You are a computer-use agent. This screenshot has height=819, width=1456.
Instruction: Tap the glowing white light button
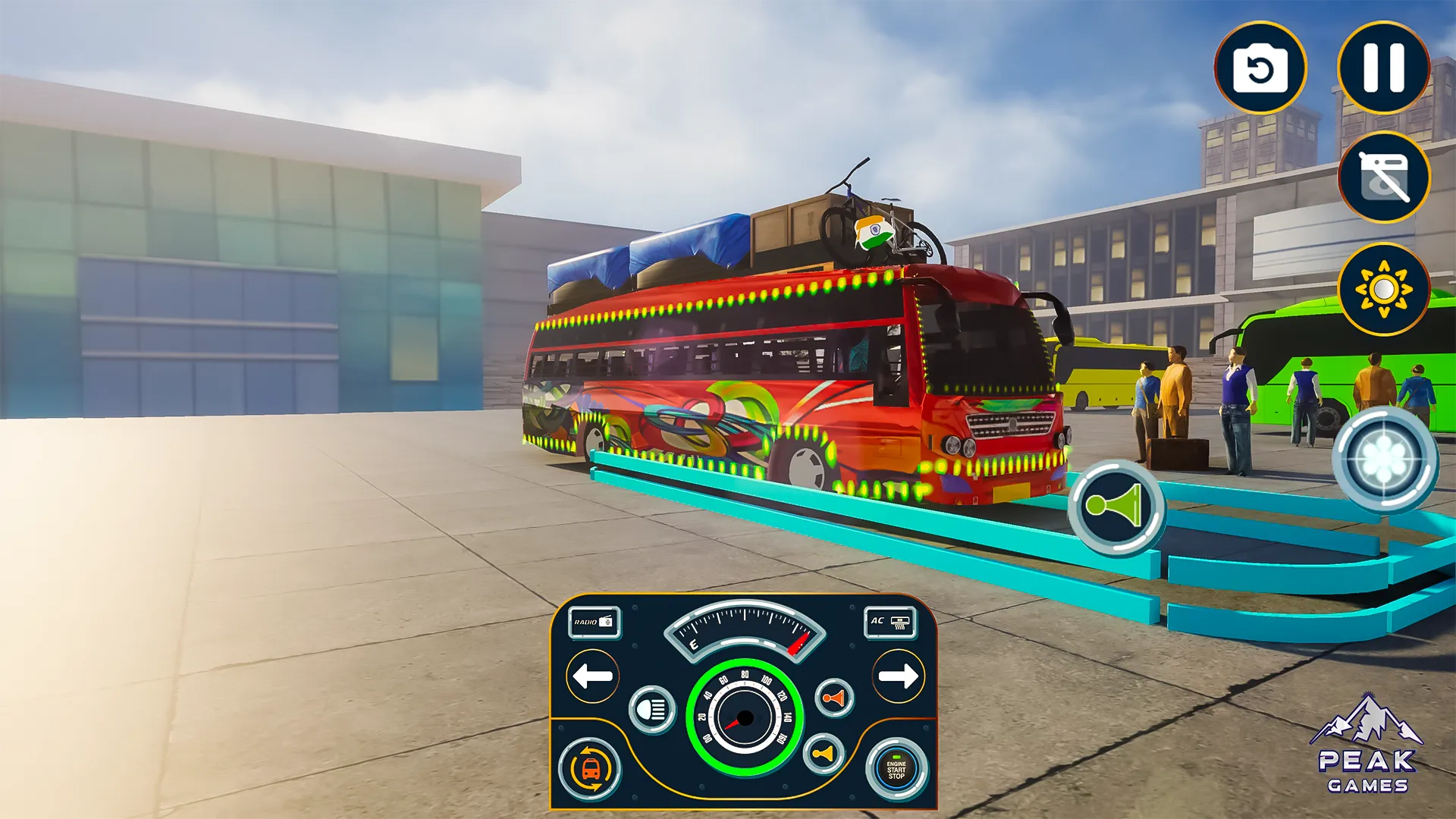pos(1385,460)
